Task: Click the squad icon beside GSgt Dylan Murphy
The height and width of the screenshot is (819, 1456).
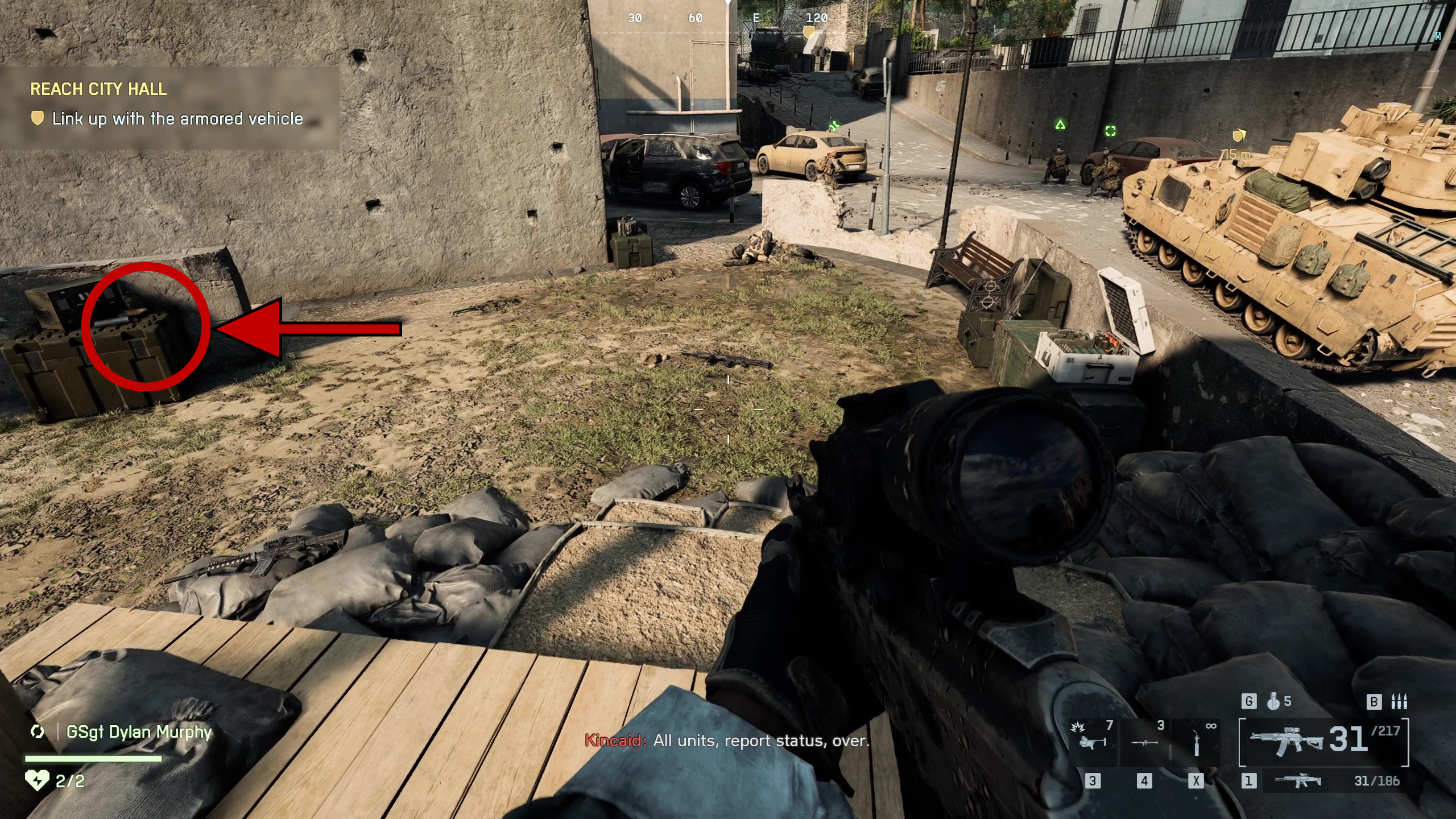Action: (x=38, y=731)
